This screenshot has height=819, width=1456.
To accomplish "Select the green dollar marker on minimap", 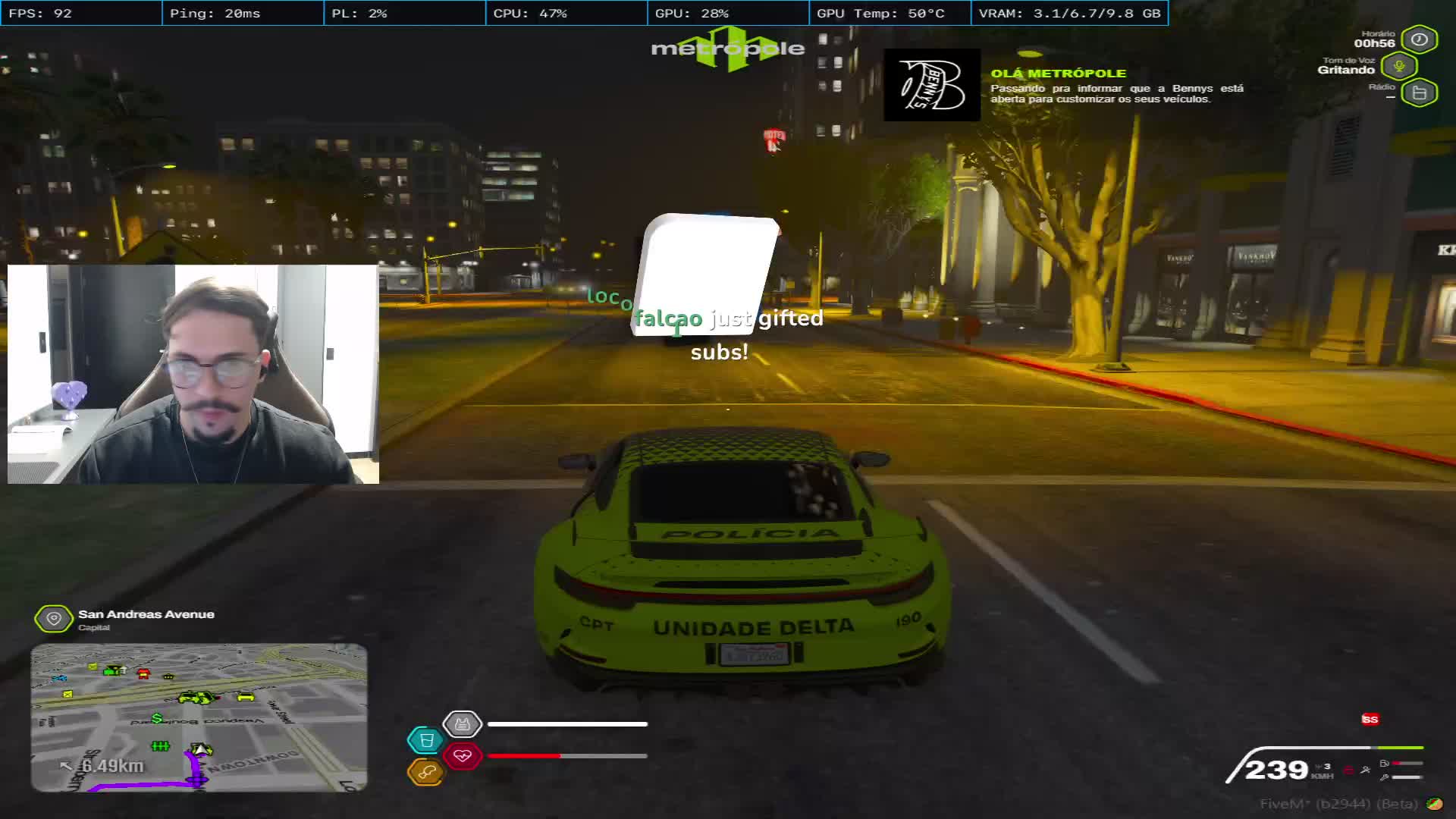I will pos(157,718).
